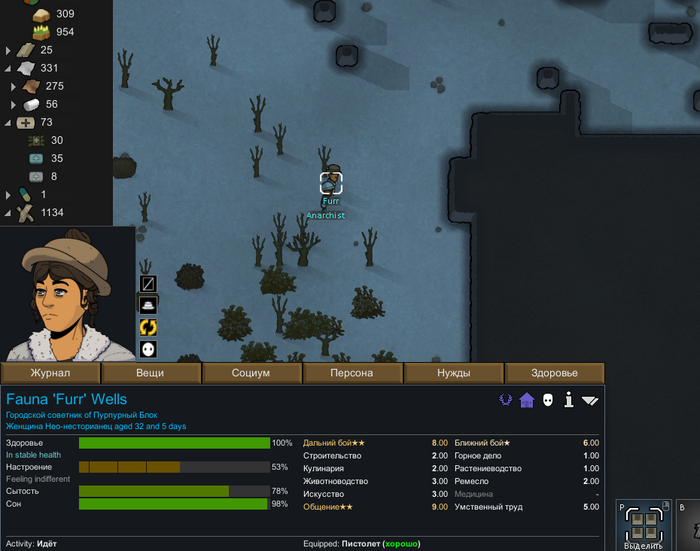Screen dimensions: 700x551
Task: Expand the resource category showing 25
Action: pos(9,50)
